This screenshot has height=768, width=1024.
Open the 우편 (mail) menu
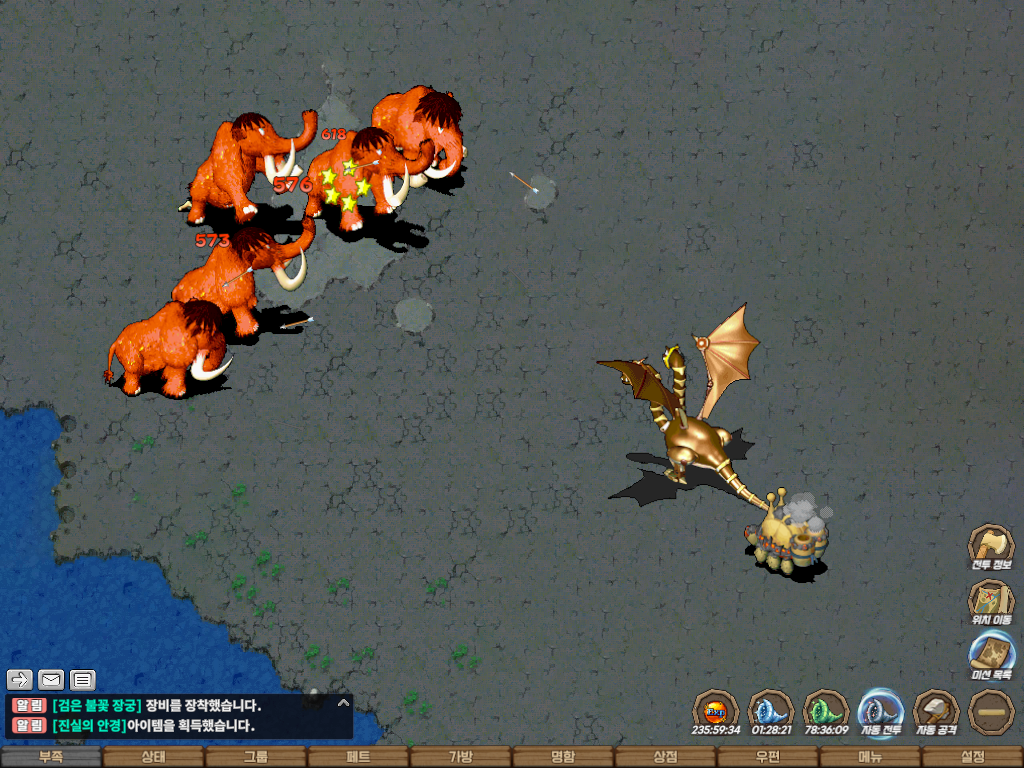[x=767, y=757]
